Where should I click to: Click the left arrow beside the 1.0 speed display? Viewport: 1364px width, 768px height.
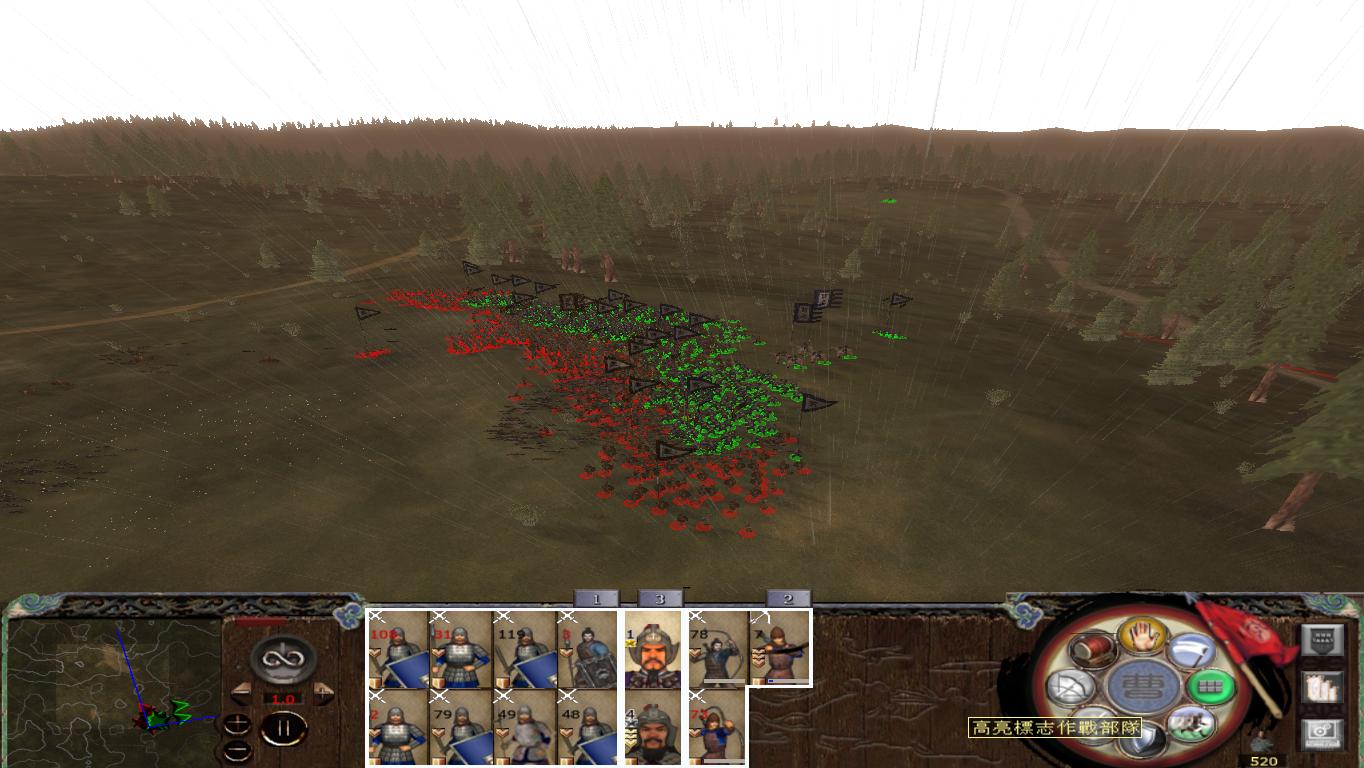[240, 691]
